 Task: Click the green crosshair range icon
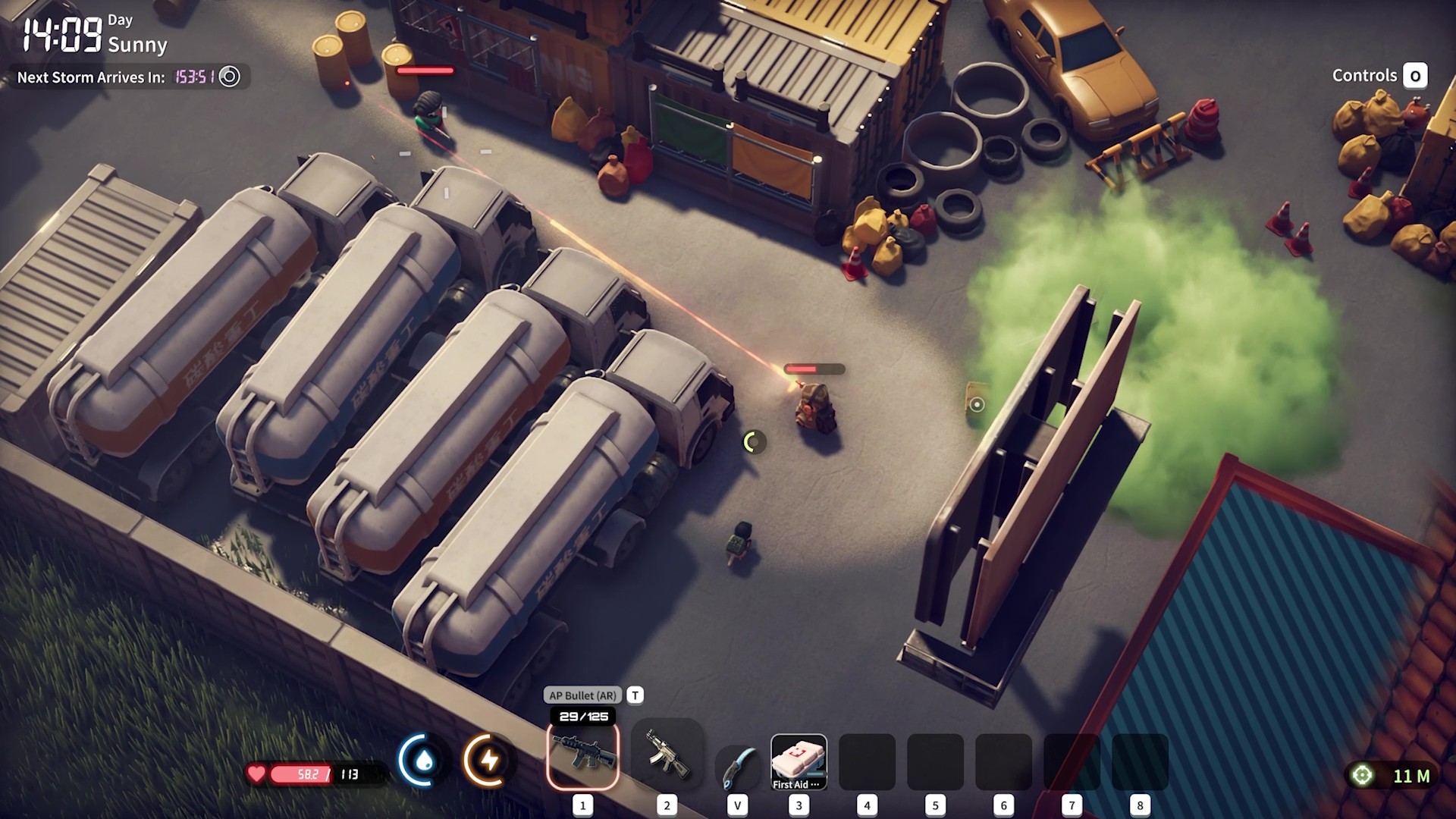pos(1363,775)
